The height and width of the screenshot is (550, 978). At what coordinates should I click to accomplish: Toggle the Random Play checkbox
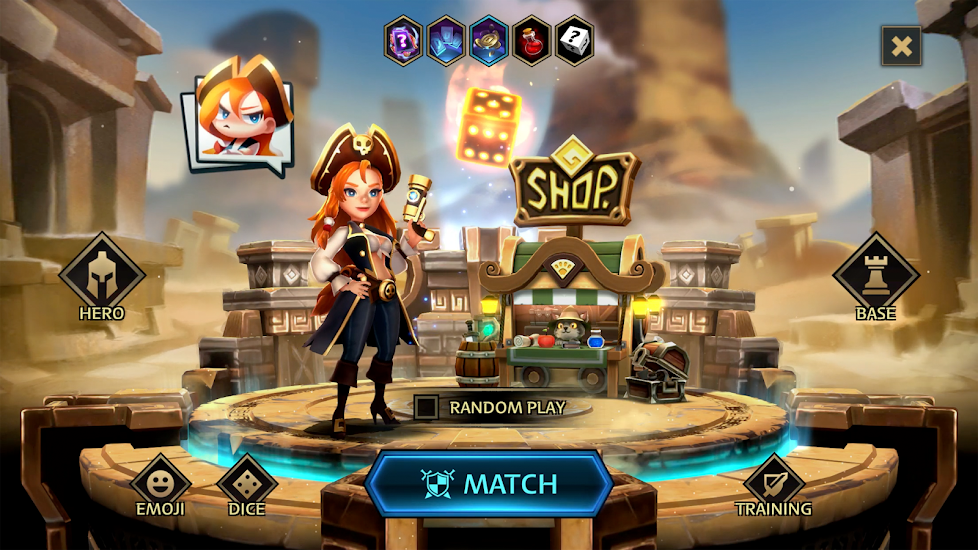click(x=426, y=407)
